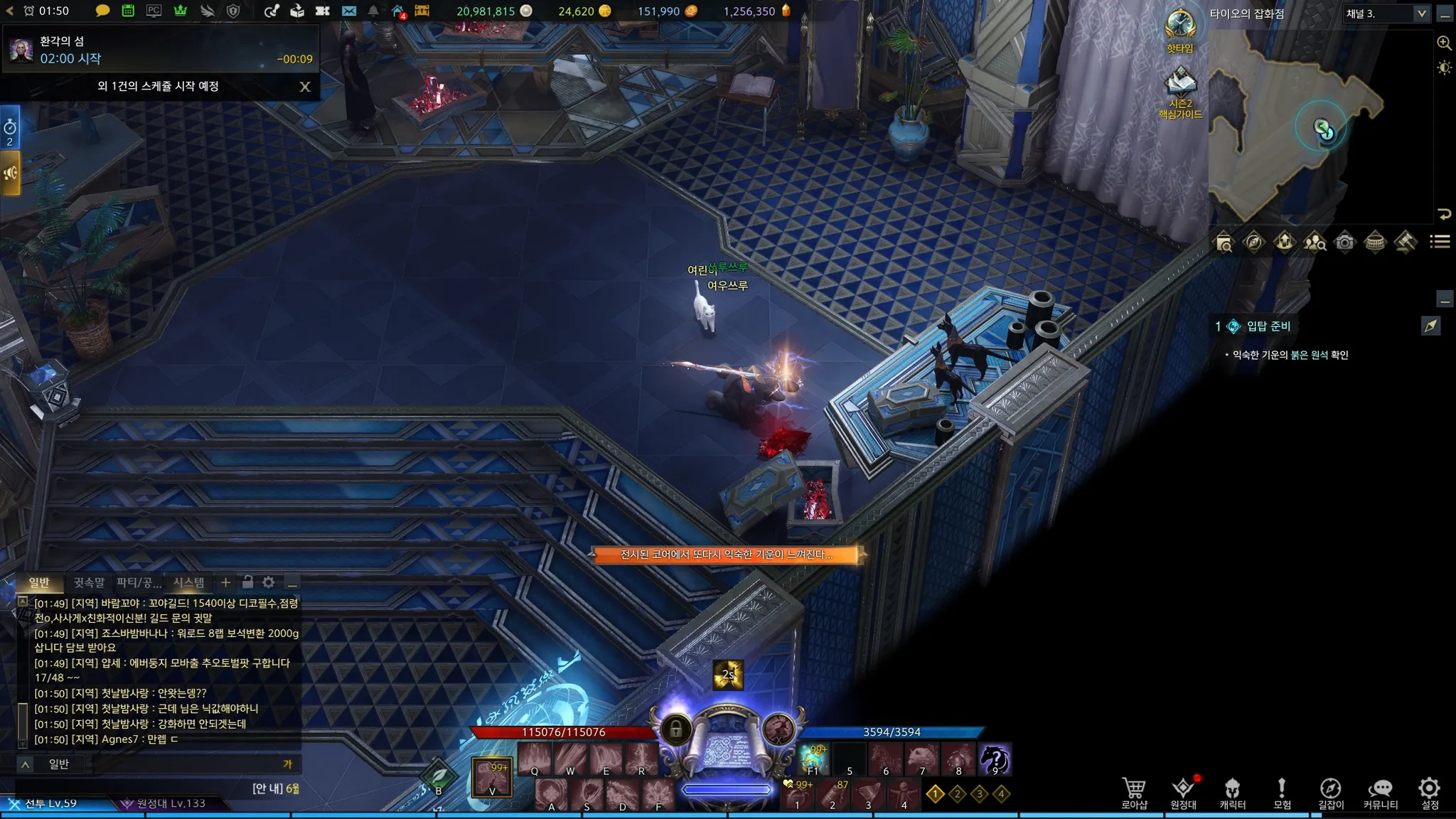Open the 원정대 expedition menu
This screenshot has width=1456, height=819.
tap(1183, 793)
